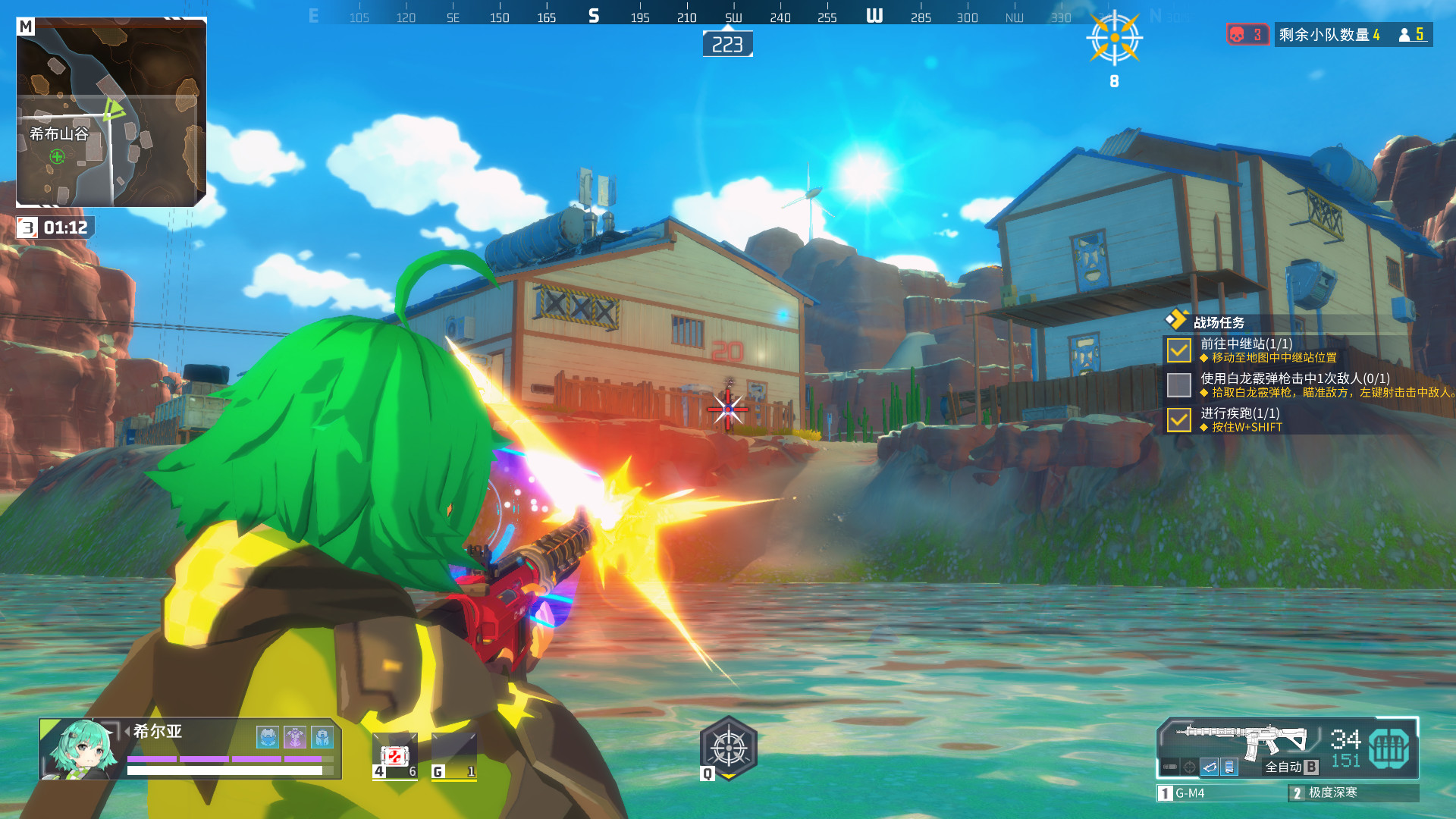Select the grenade slot marked G
This screenshot has width=1456, height=819.
pos(453,756)
